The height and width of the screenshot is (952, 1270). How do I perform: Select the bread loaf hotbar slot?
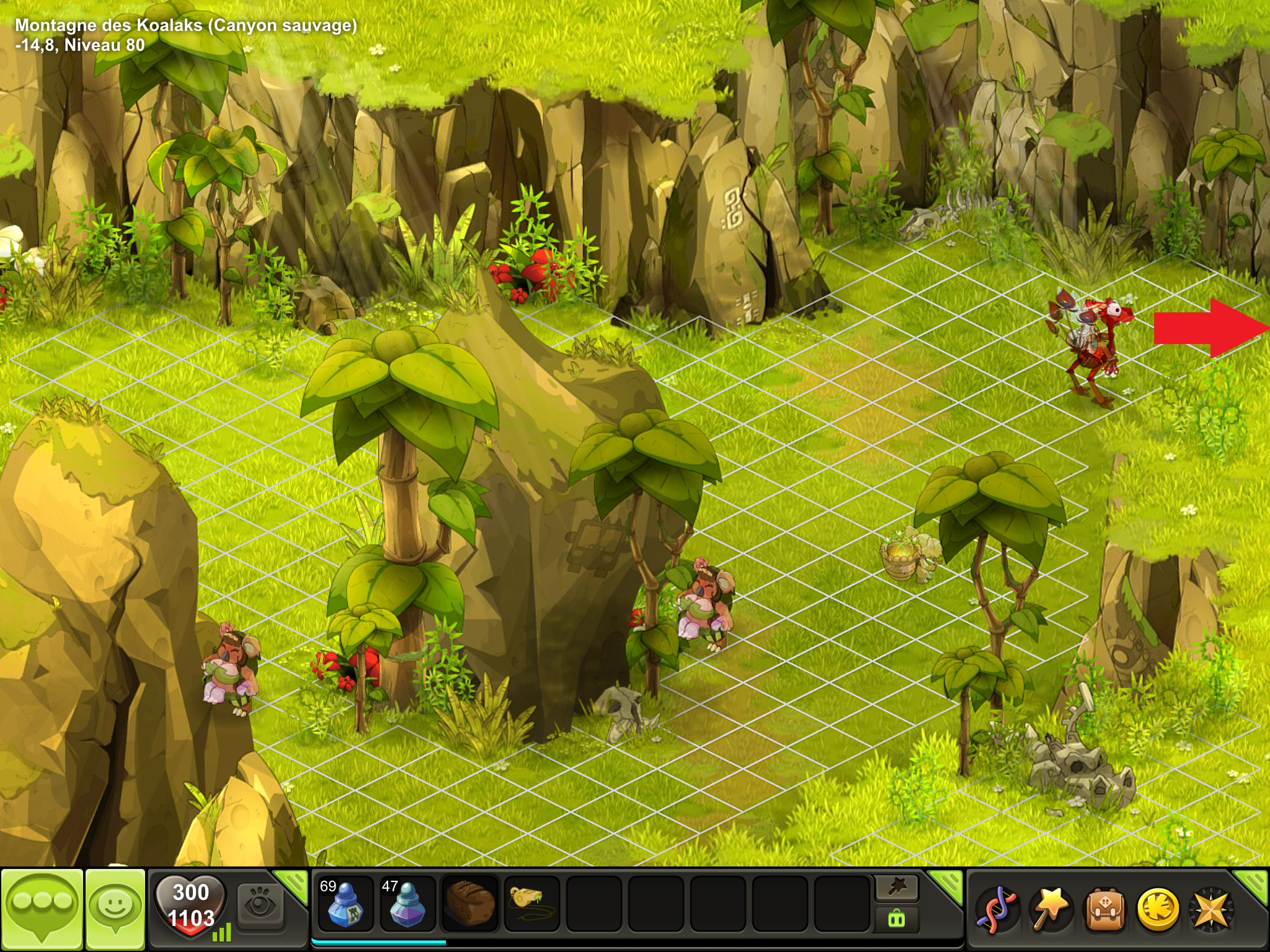click(x=469, y=904)
